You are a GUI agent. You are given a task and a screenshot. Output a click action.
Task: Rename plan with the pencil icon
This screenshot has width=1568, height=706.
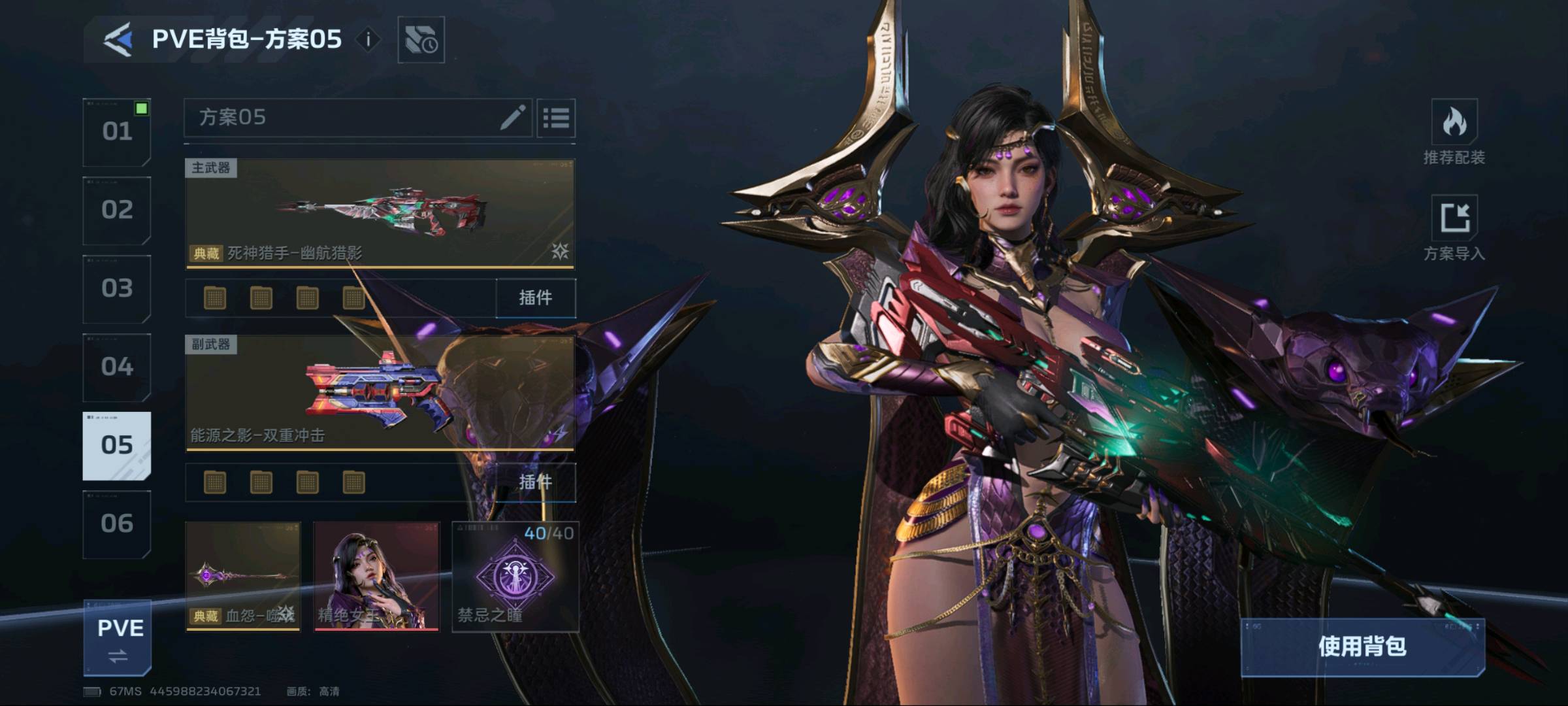point(512,118)
